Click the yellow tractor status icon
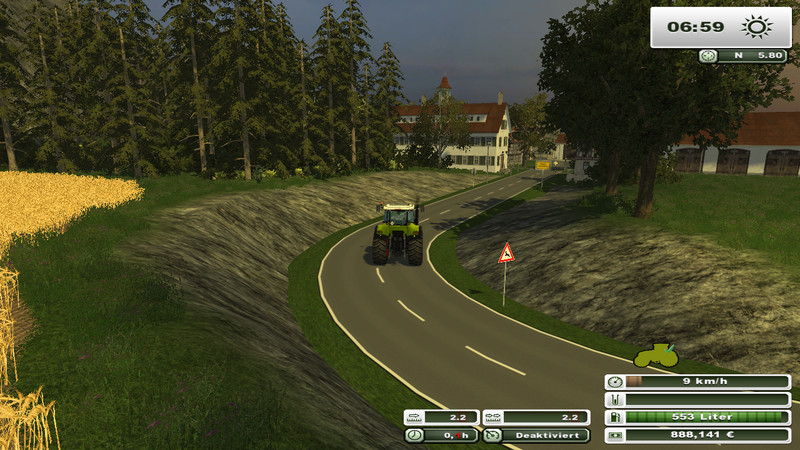800x450 pixels. click(656, 354)
